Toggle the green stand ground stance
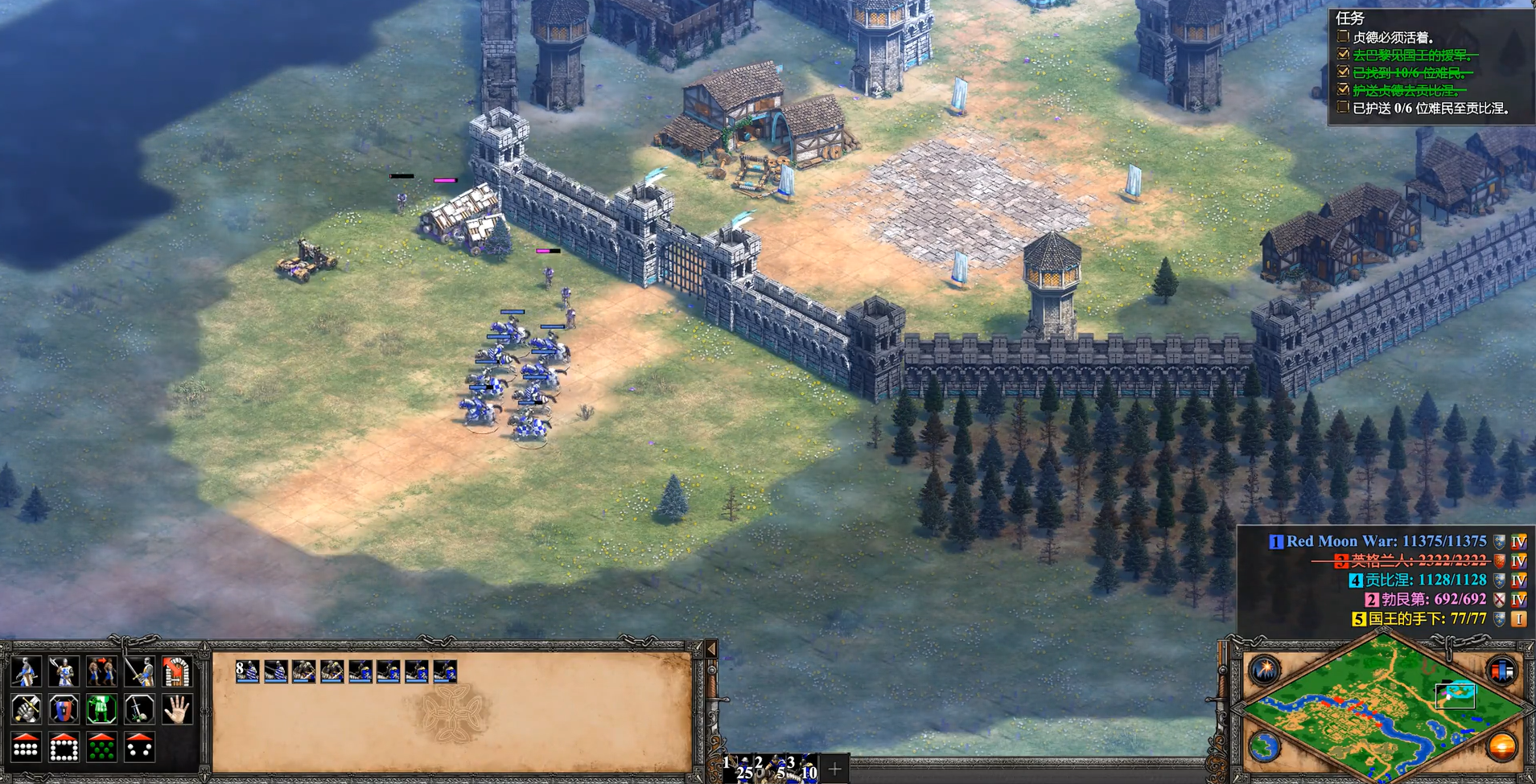 point(101,709)
